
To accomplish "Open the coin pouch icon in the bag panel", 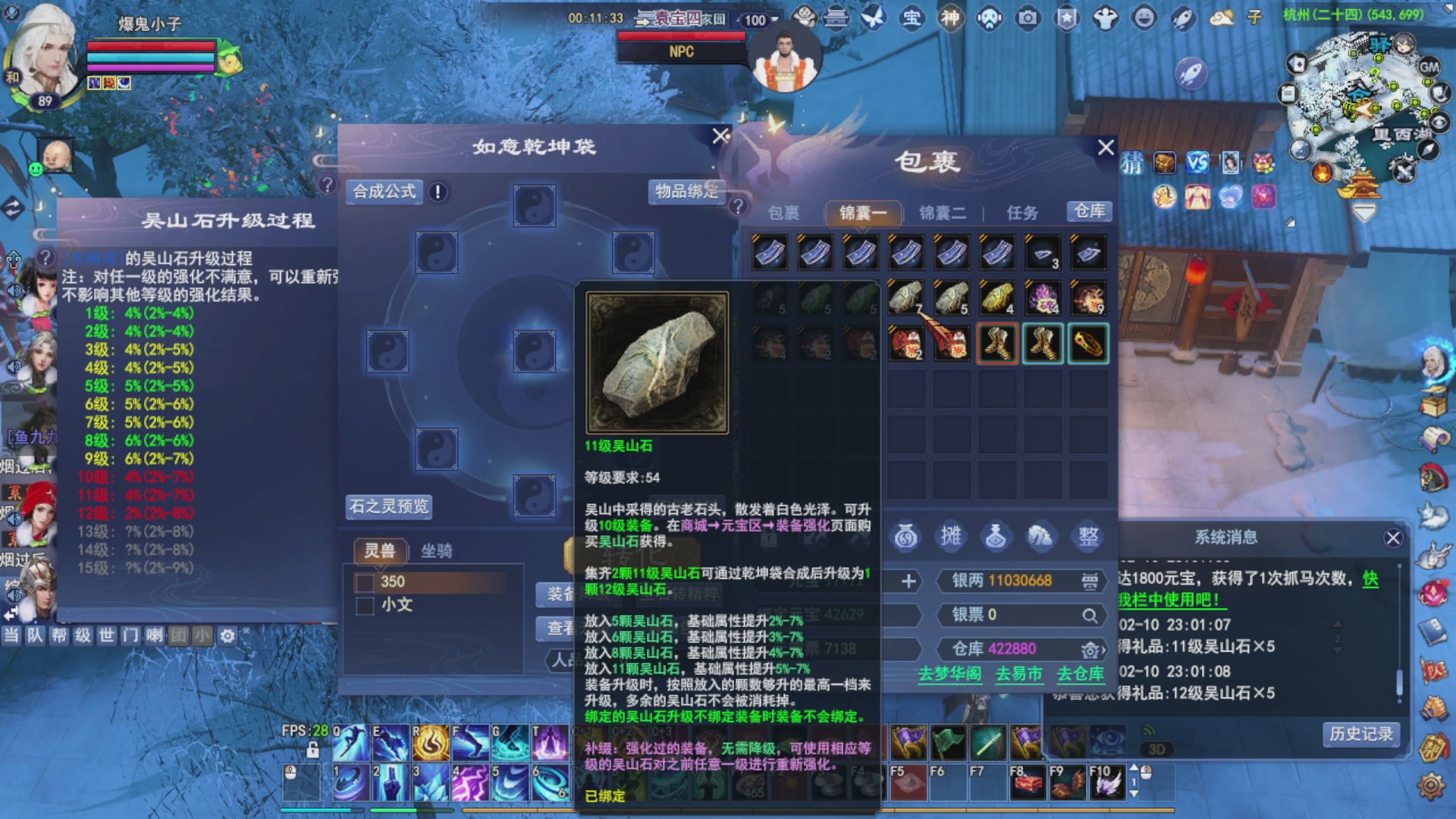I will (x=906, y=536).
